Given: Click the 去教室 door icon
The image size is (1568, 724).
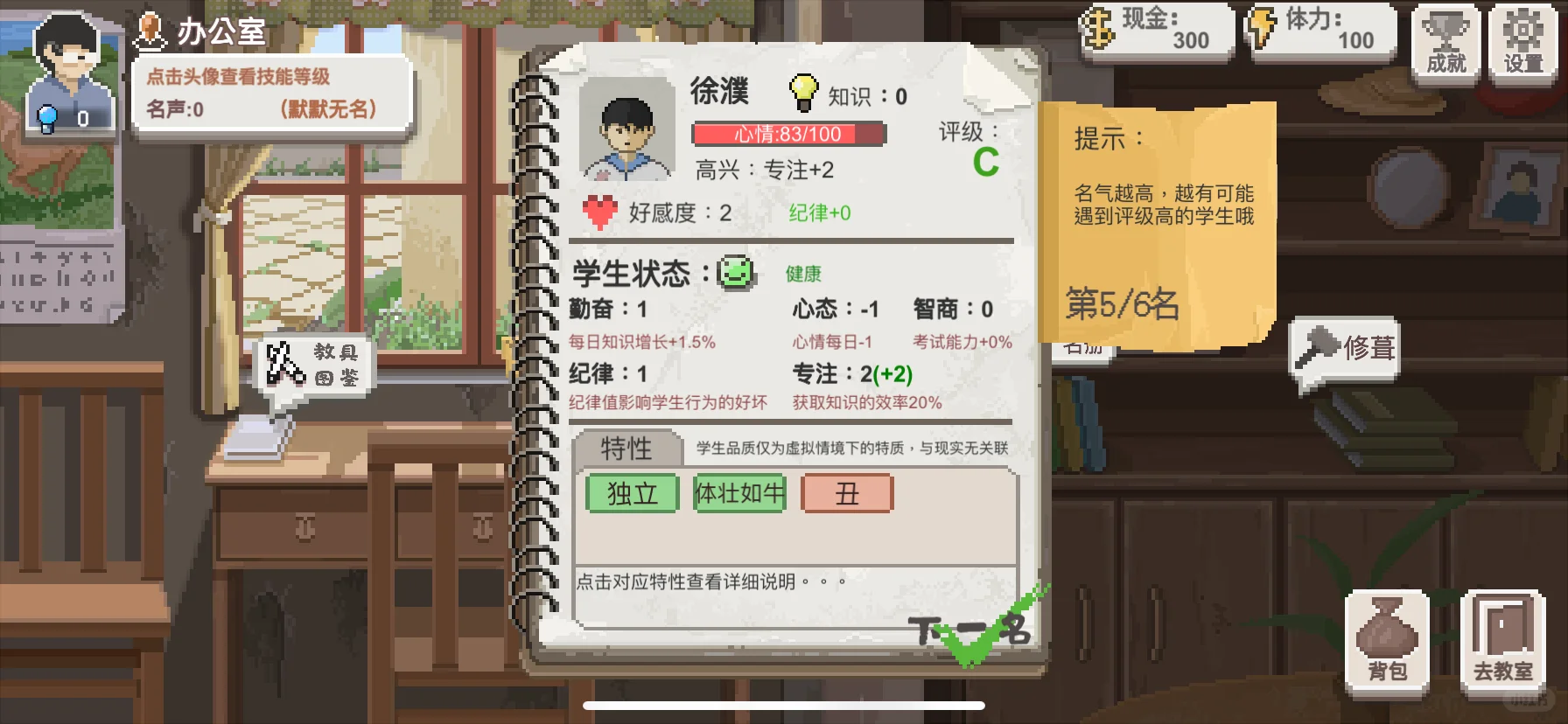Looking at the screenshot, I should coord(1501,638).
